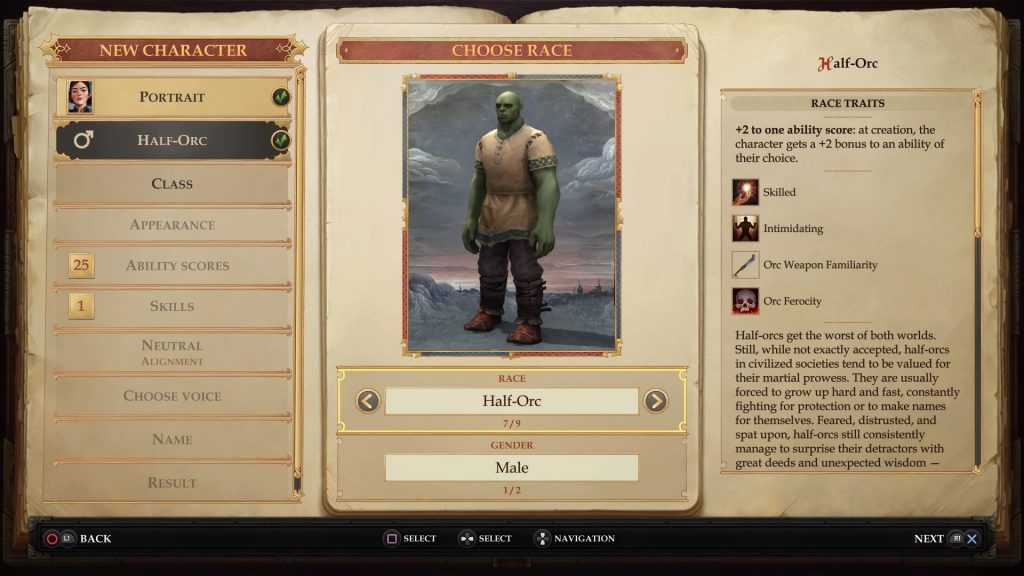
Task: Open the Choose Voice step
Action: (172, 396)
